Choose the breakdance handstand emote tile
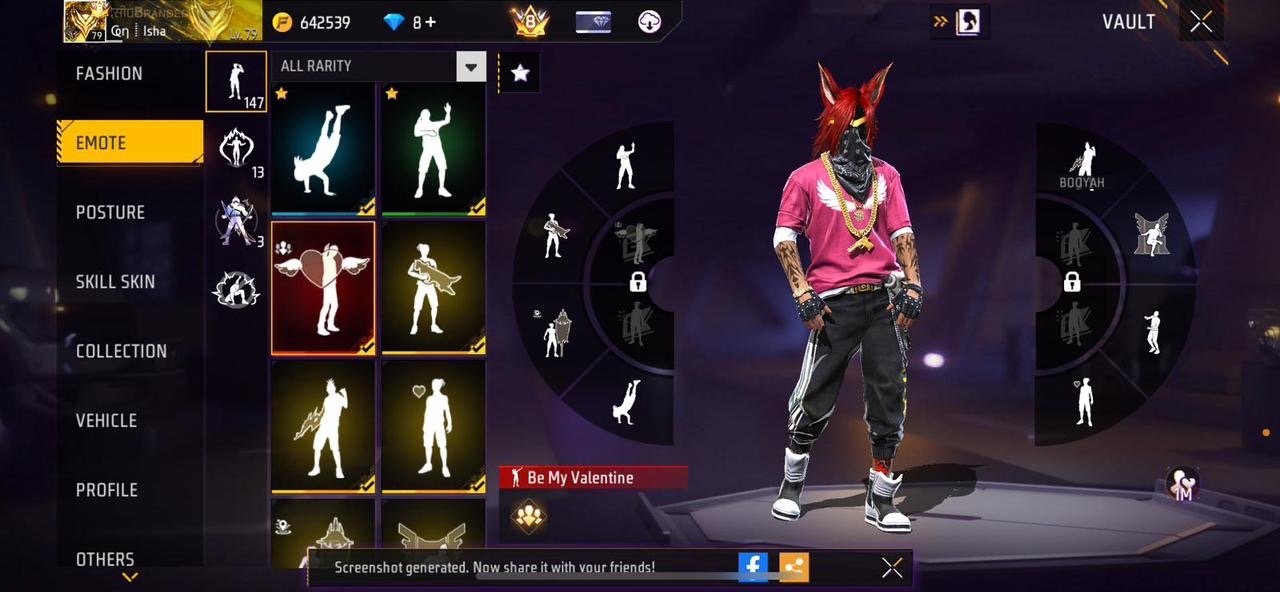The height and width of the screenshot is (592, 1280). (x=323, y=149)
